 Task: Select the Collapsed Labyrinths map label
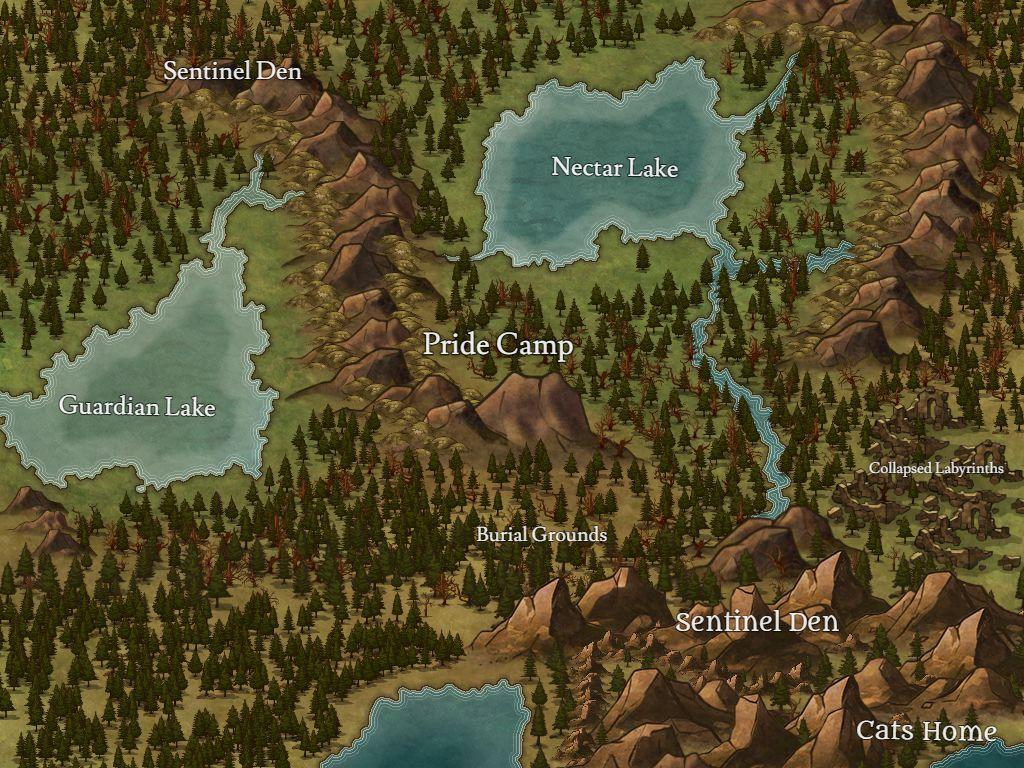[936, 468]
